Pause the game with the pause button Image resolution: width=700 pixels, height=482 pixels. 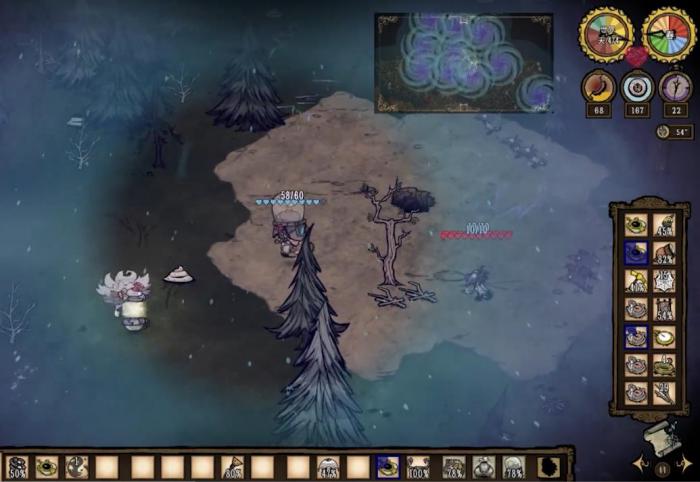pyautogui.click(x=661, y=467)
